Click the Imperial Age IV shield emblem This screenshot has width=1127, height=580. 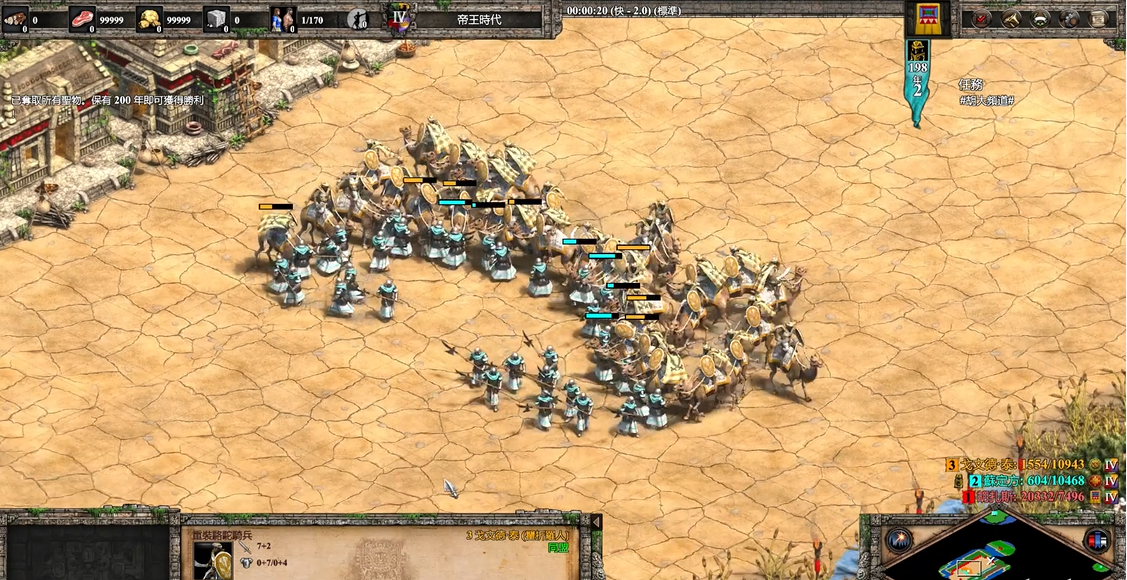[400, 19]
